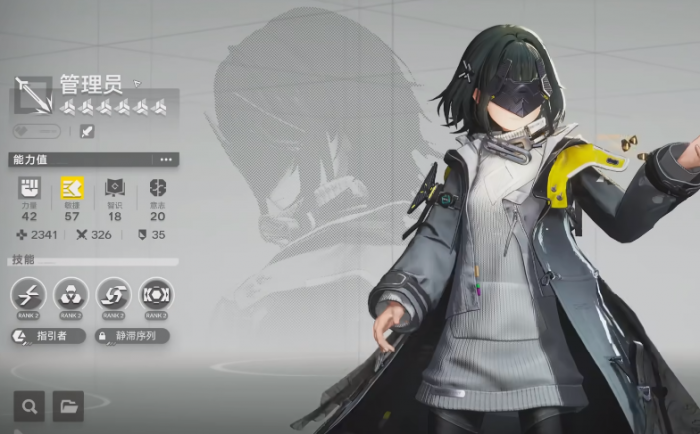Click the sword weapon type icon
The width and height of the screenshot is (700, 434).
coord(34,95)
